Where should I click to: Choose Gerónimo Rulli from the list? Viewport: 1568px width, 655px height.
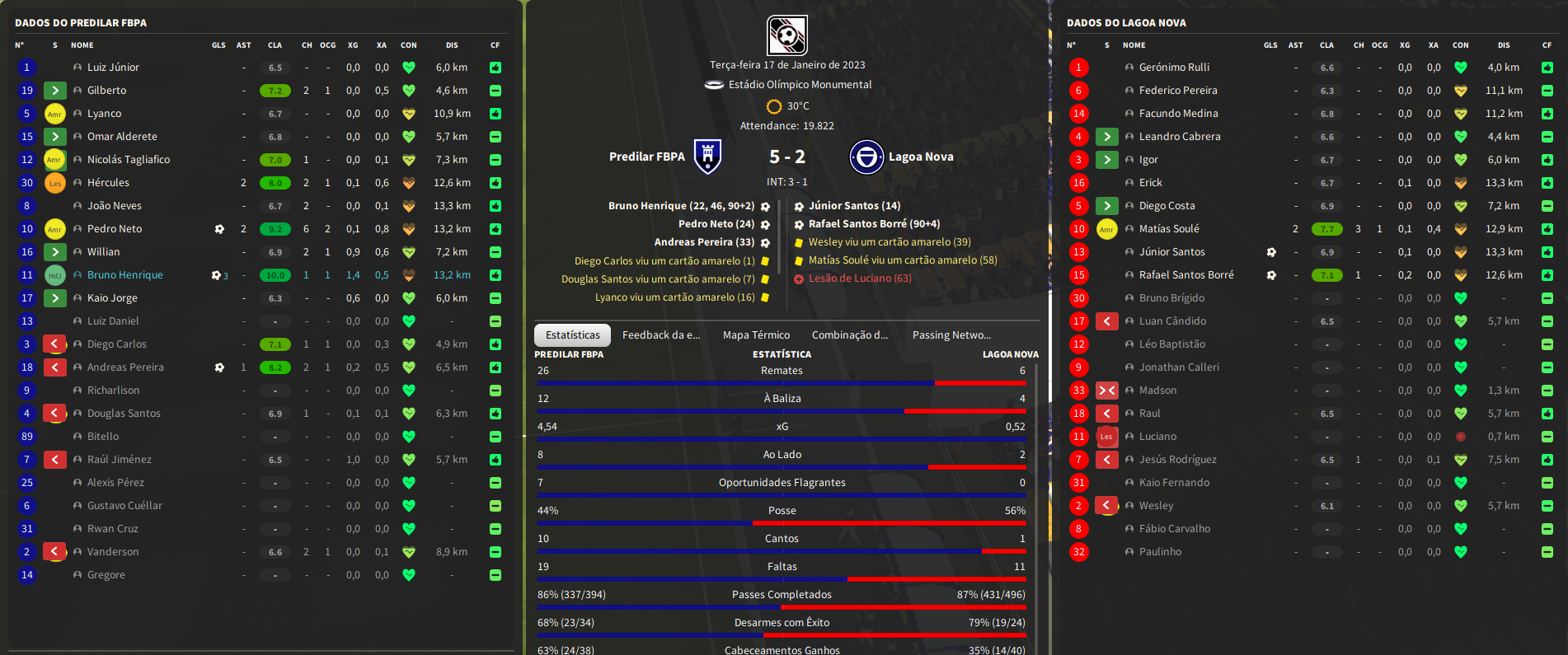tap(1174, 68)
